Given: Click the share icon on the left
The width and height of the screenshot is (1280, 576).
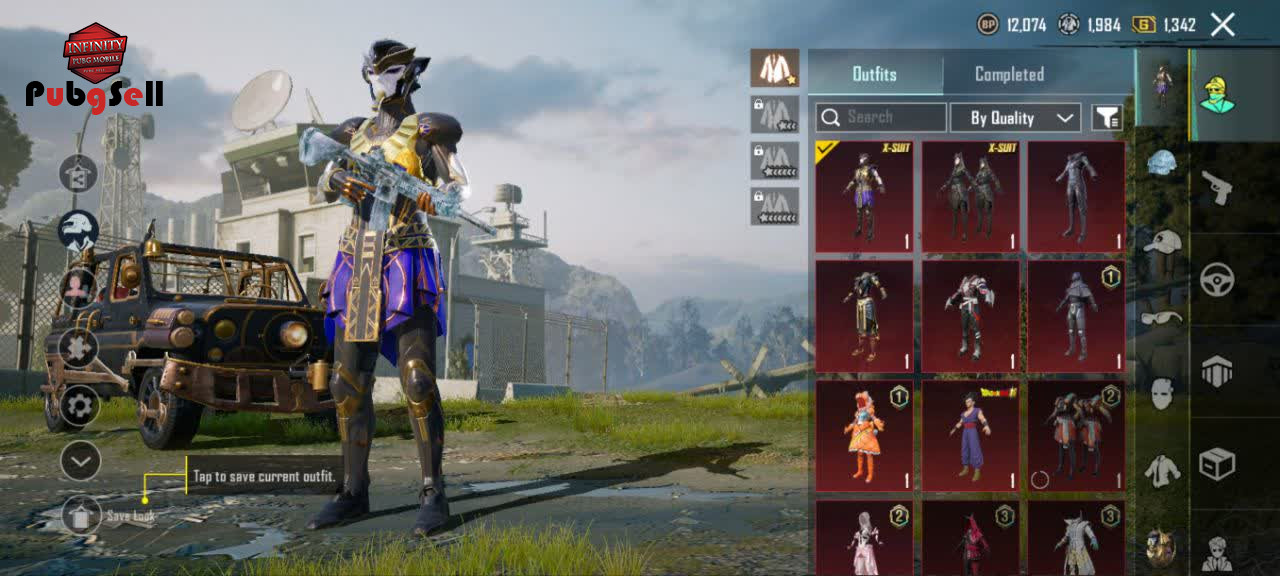Looking at the screenshot, I should point(78,173).
